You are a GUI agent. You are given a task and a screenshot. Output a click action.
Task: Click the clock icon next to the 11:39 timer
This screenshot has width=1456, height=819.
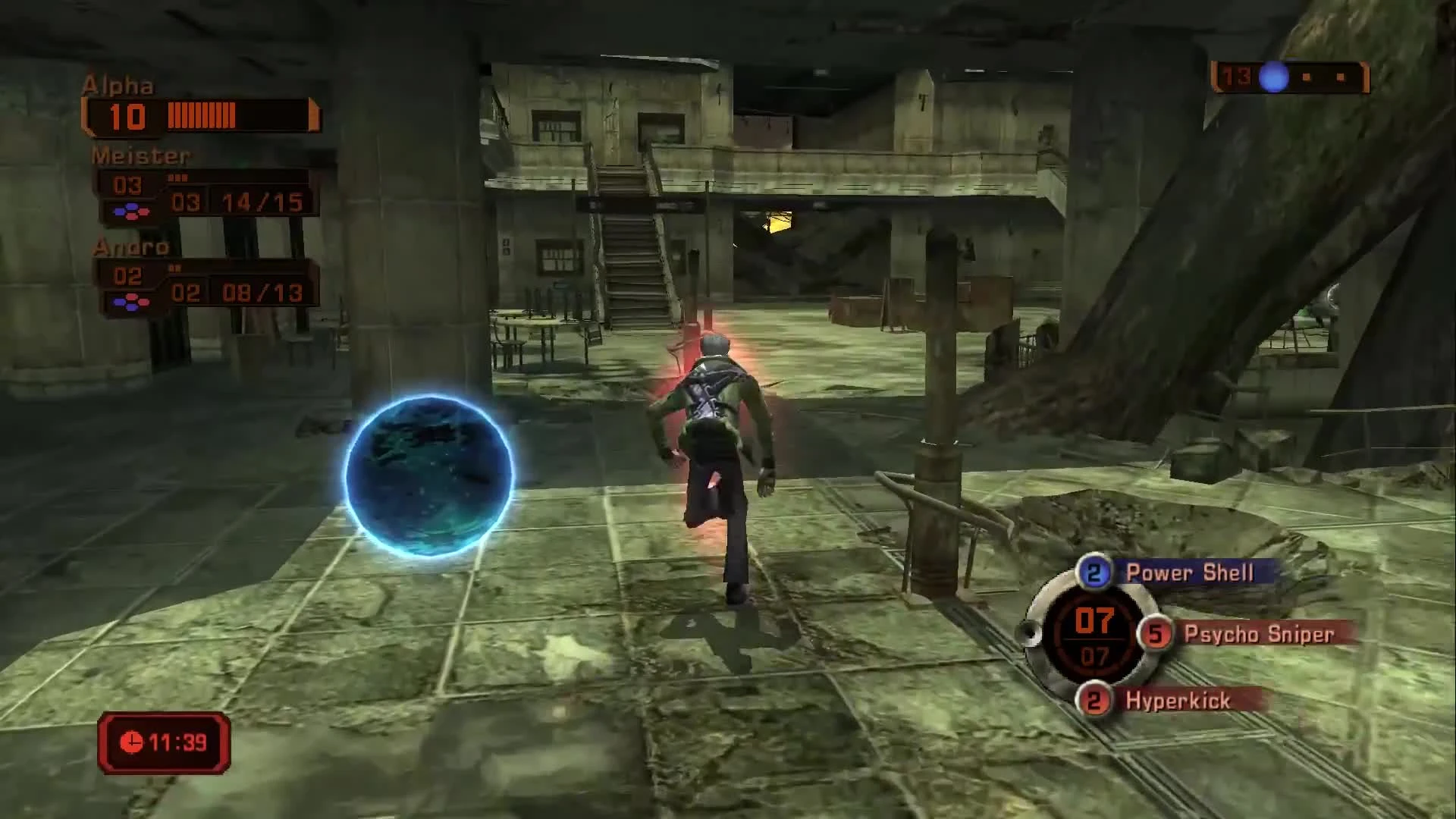(132, 742)
